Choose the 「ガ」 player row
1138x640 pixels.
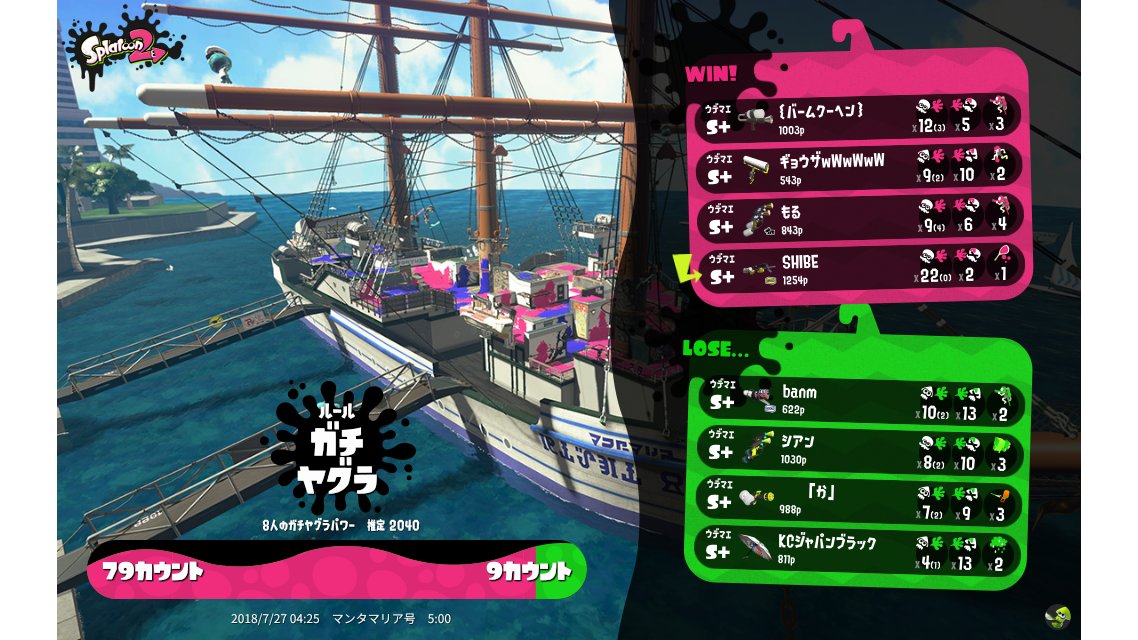858,499
